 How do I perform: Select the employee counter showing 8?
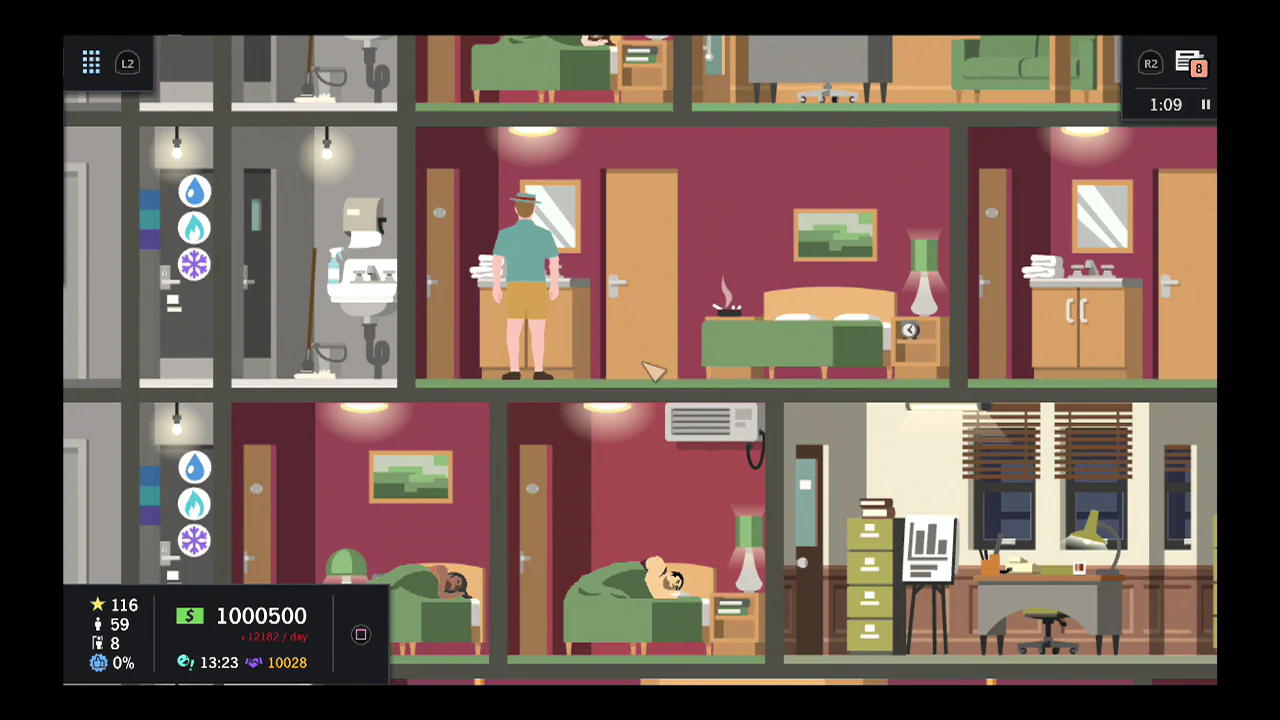click(110, 643)
